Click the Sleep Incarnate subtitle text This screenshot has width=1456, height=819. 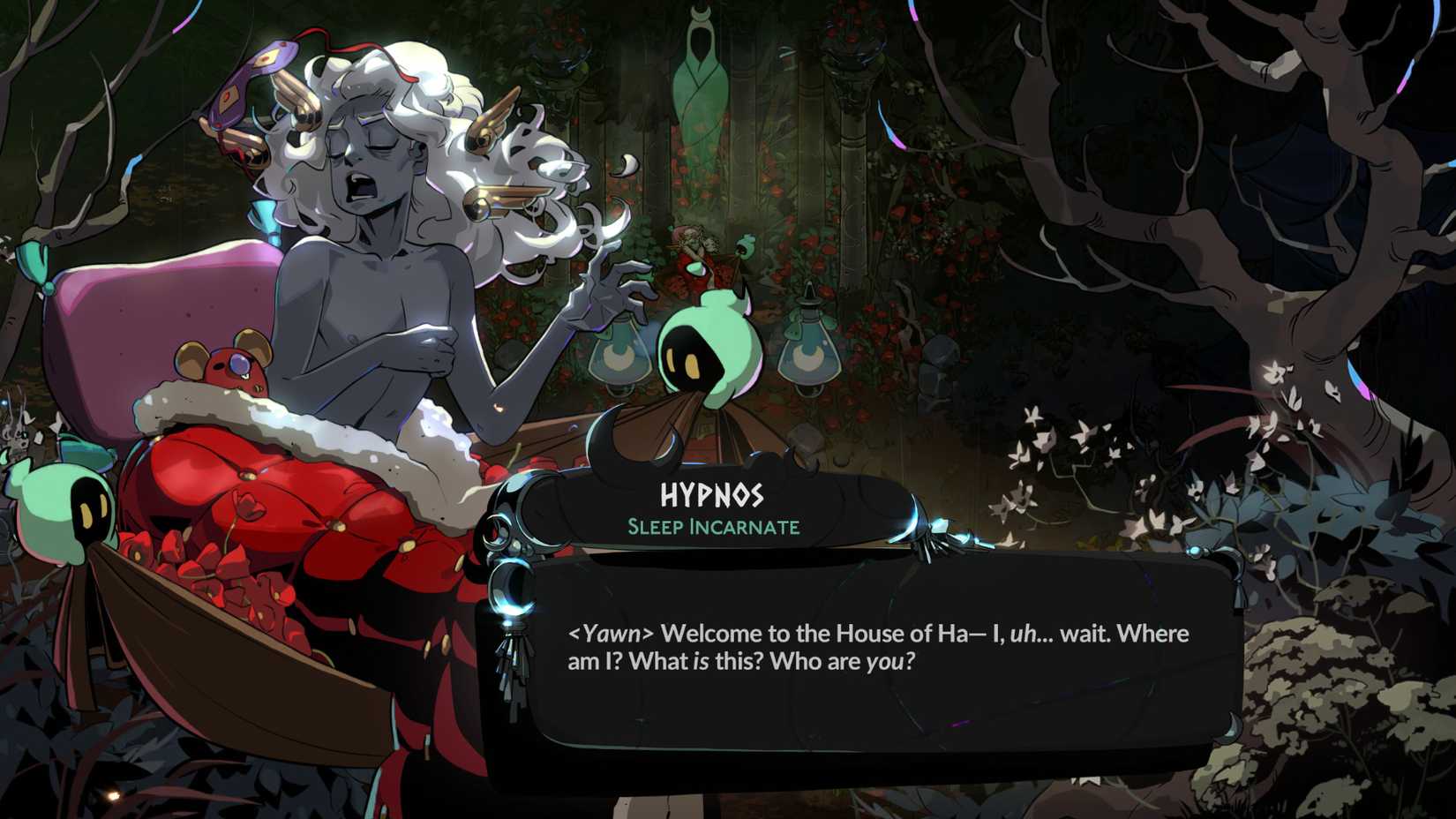click(x=713, y=526)
